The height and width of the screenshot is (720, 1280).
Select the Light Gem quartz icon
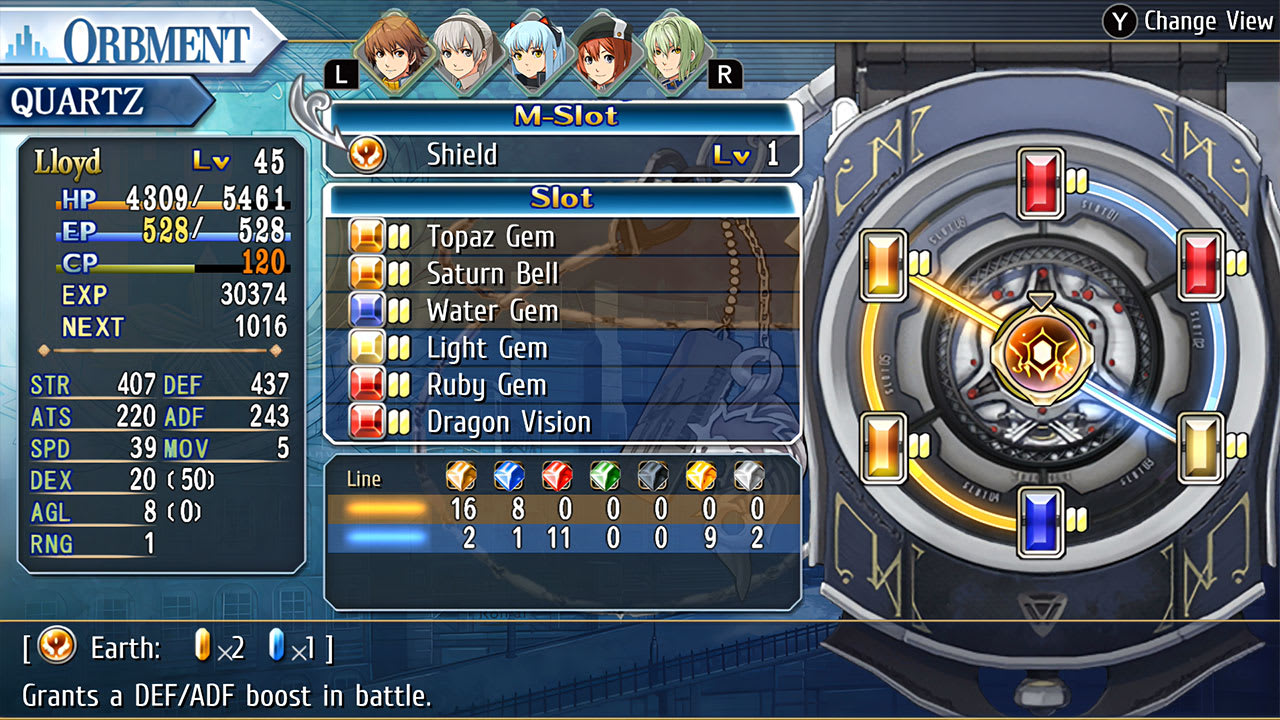366,348
